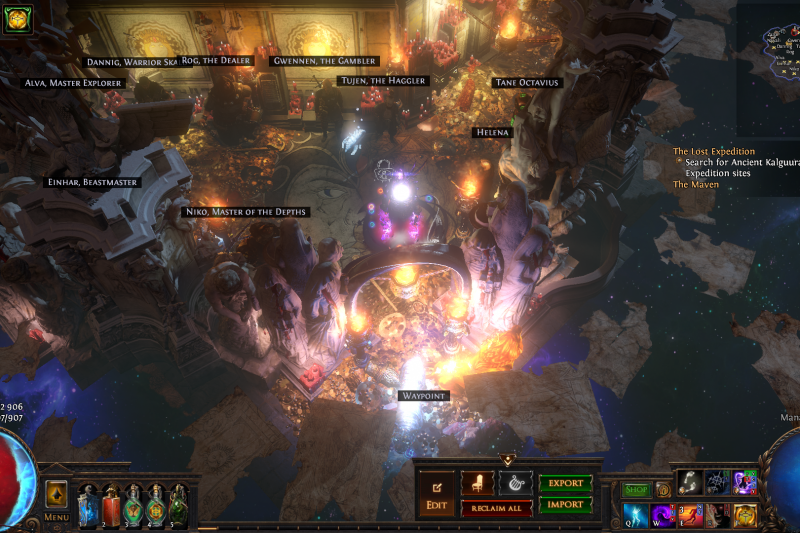Activate the Q-bound blue dash skill
800x533 pixels.
(636, 515)
